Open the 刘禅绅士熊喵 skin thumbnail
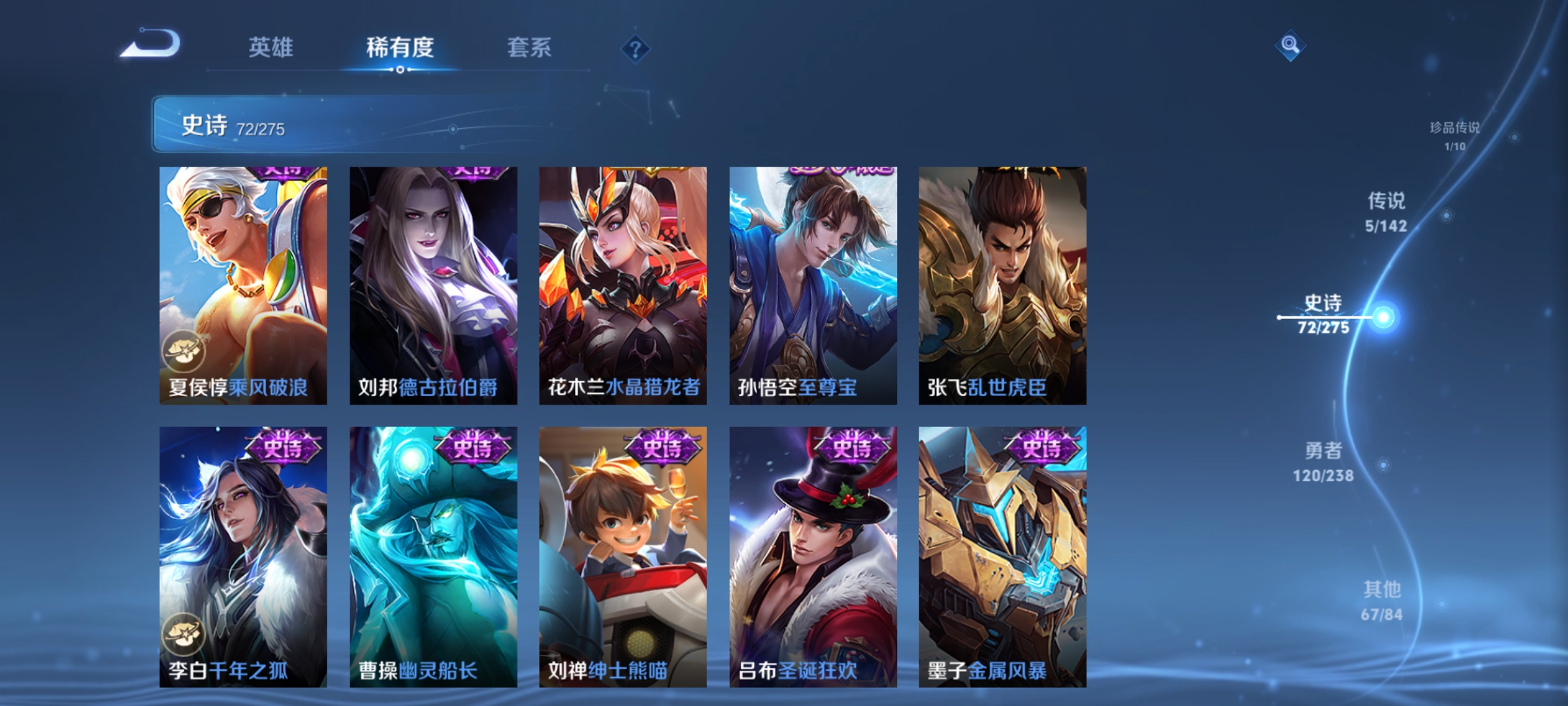 (622, 556)
